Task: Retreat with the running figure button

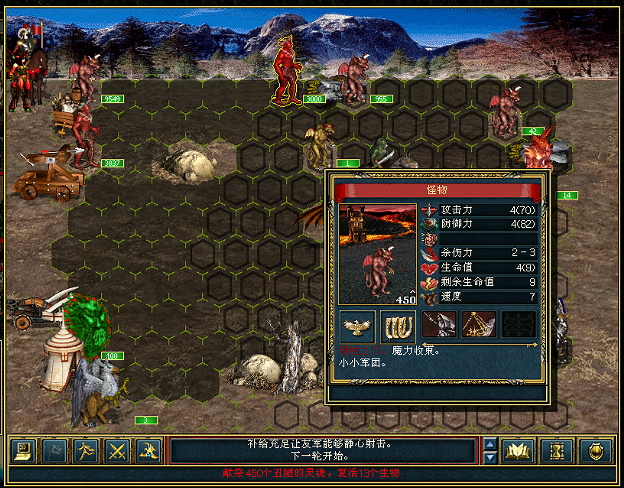Action: tap(87, 450)
